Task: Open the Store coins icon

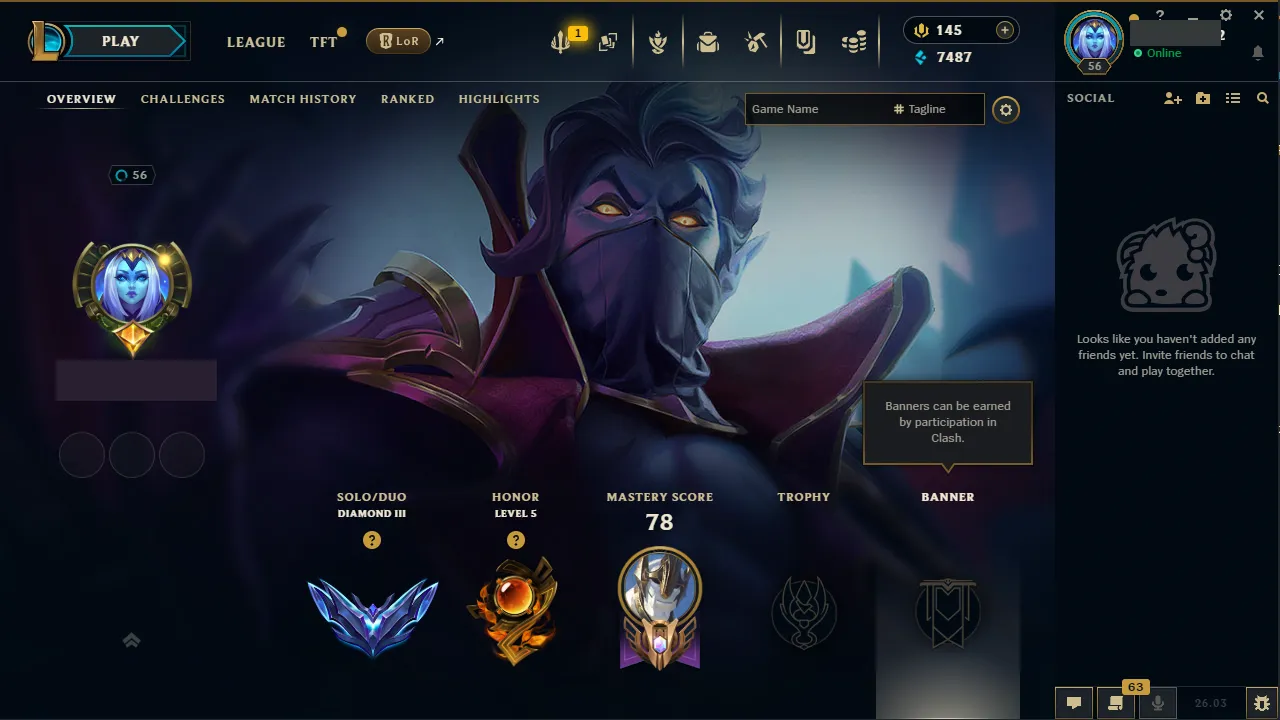Action: click(x=854, y=41)
